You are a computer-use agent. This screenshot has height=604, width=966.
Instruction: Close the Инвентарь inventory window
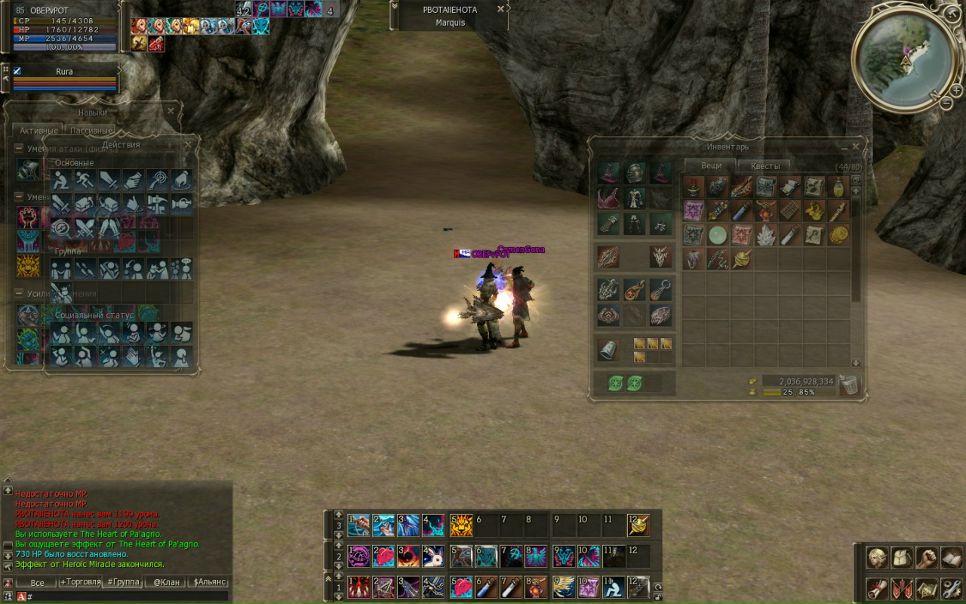854,146
